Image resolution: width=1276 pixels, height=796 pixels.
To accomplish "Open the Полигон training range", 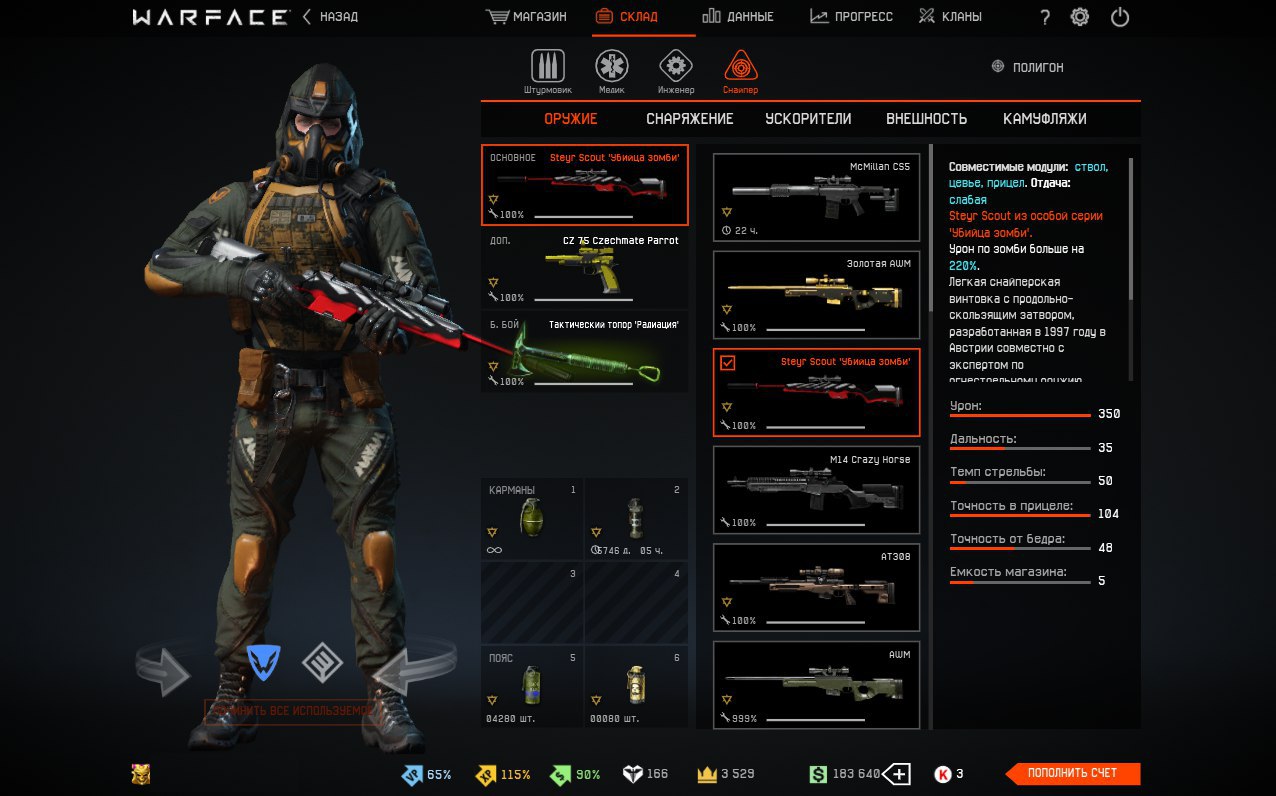I will [x=1027, y=67].
